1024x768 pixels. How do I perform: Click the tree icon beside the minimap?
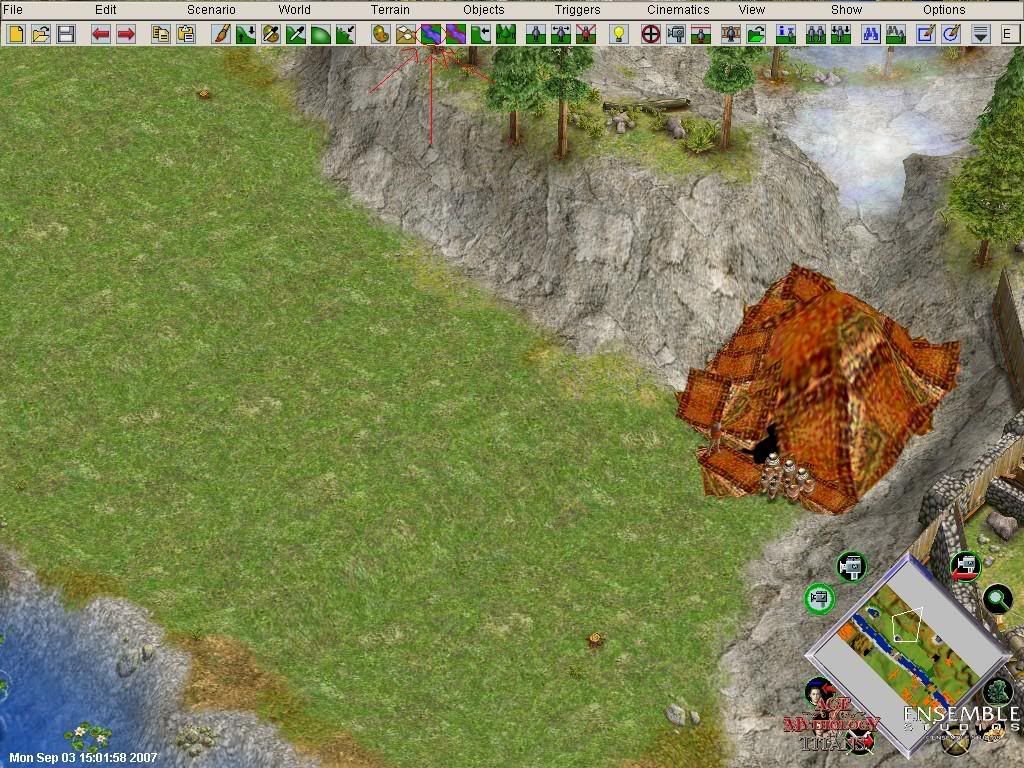(x=997, y=691)
